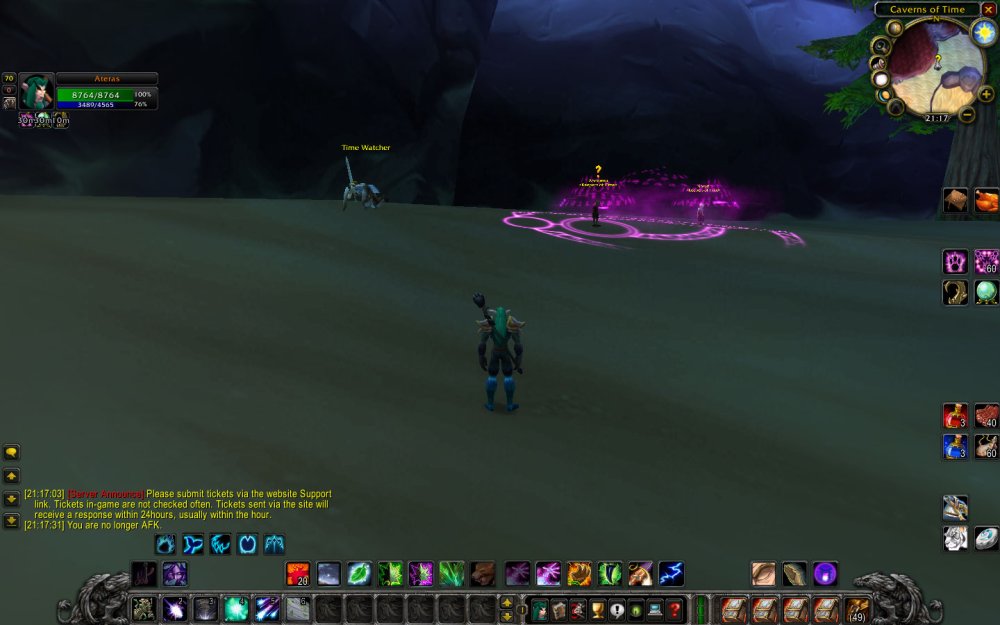1000x625 pixels.
Task: Open the chat speech bubble menu
Action: pos(12,452)
